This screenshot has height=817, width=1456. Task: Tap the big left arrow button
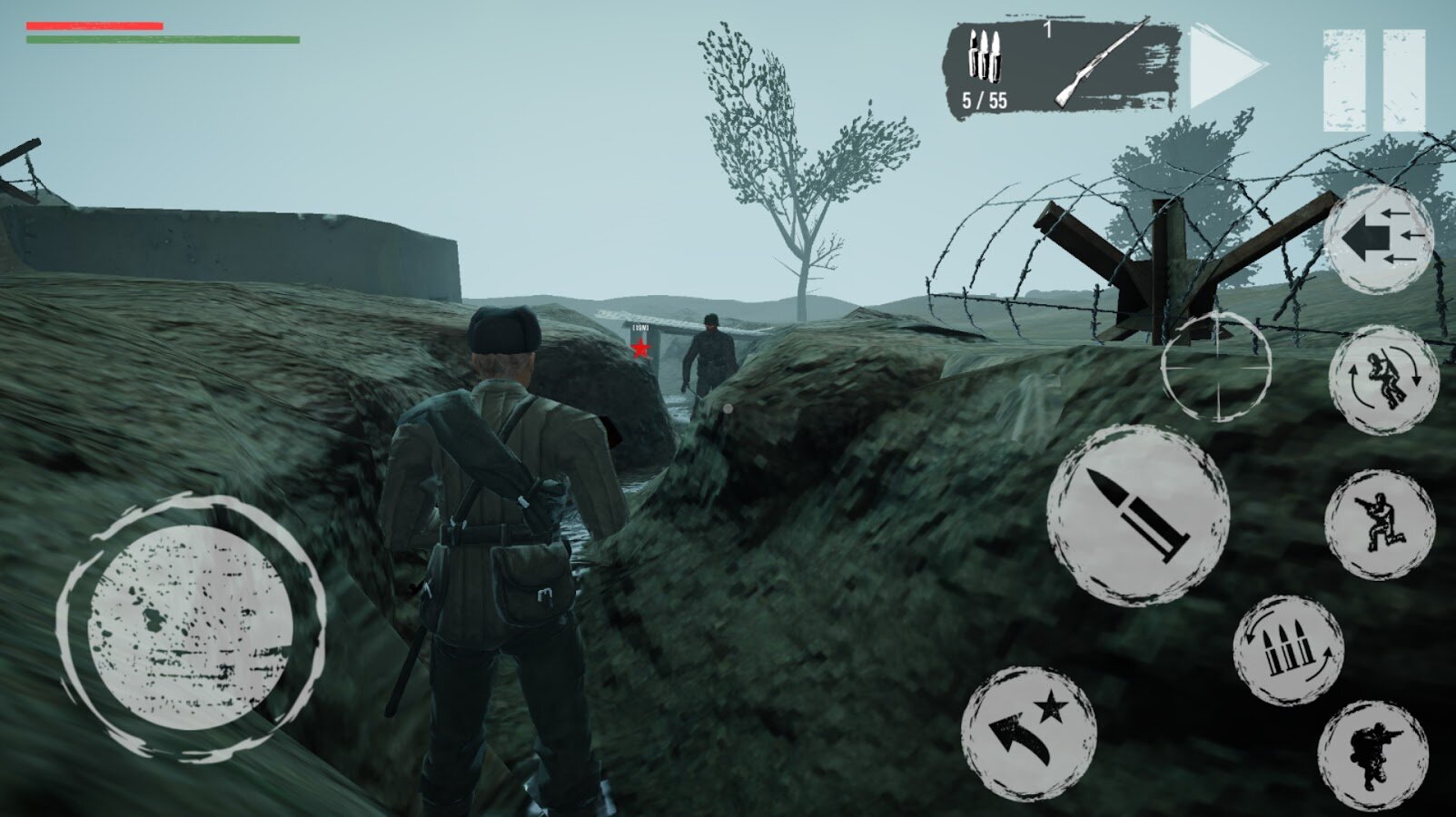coord(1378,239)
